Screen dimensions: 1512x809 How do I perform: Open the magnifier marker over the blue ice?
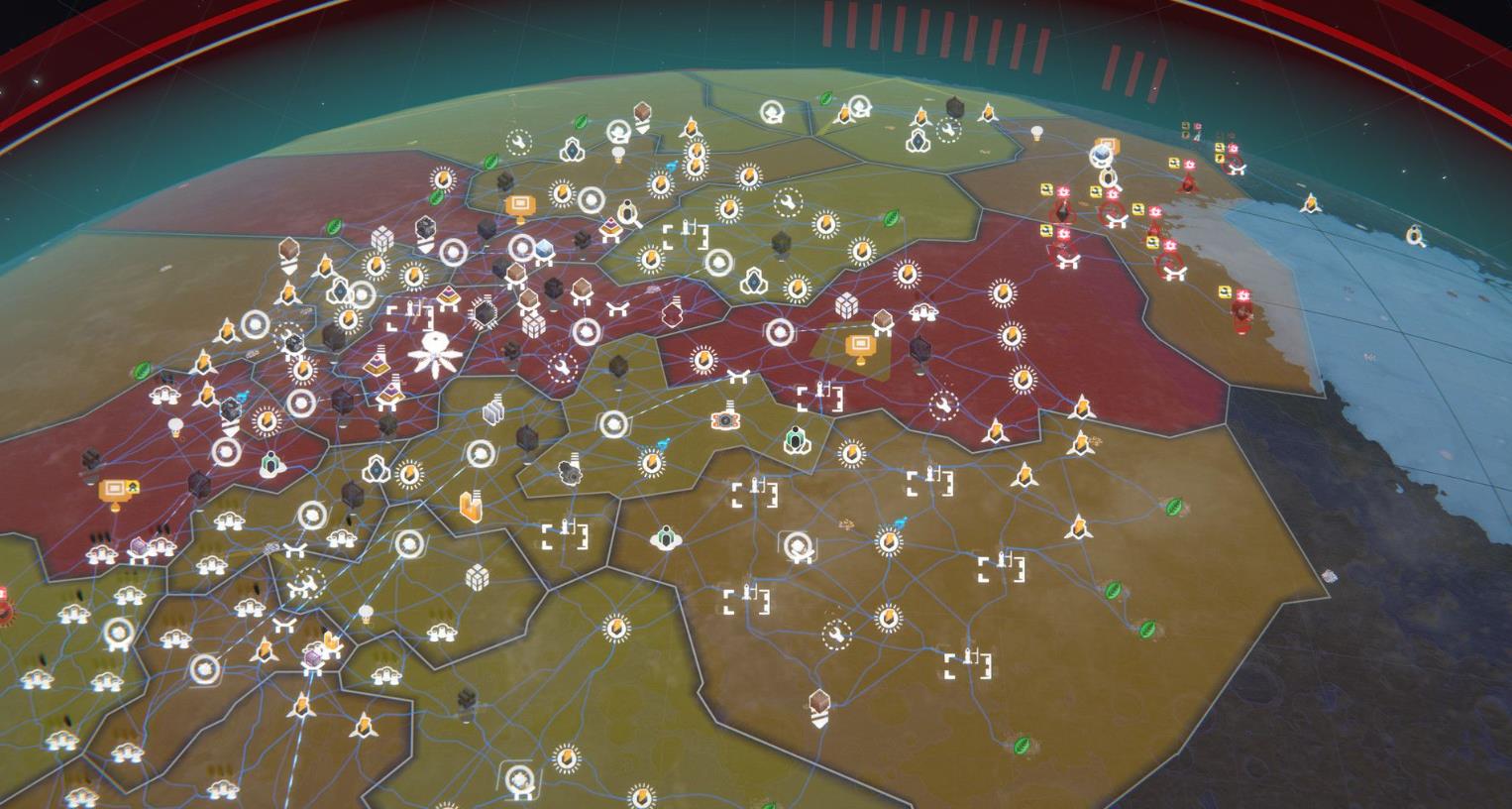pos(1417,236)
